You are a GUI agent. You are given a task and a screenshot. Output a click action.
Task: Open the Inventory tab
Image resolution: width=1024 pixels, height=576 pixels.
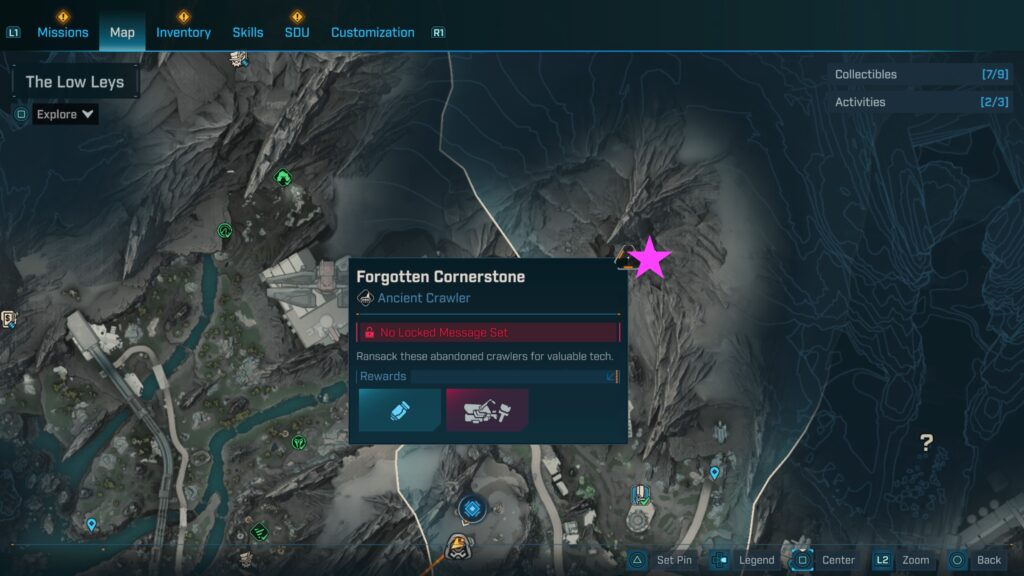[183, 32]
